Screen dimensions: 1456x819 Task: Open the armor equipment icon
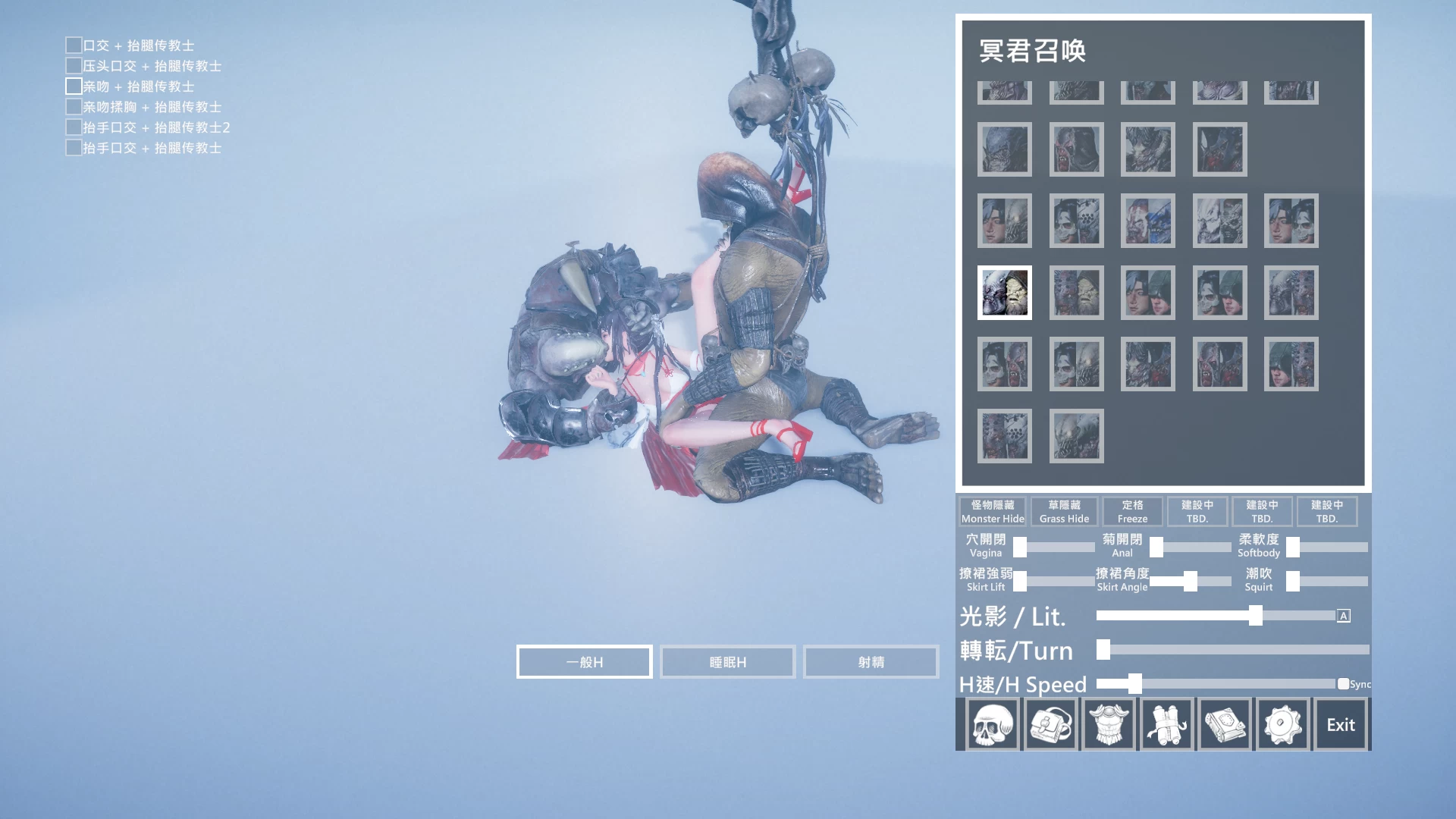tap(1109, 723)
